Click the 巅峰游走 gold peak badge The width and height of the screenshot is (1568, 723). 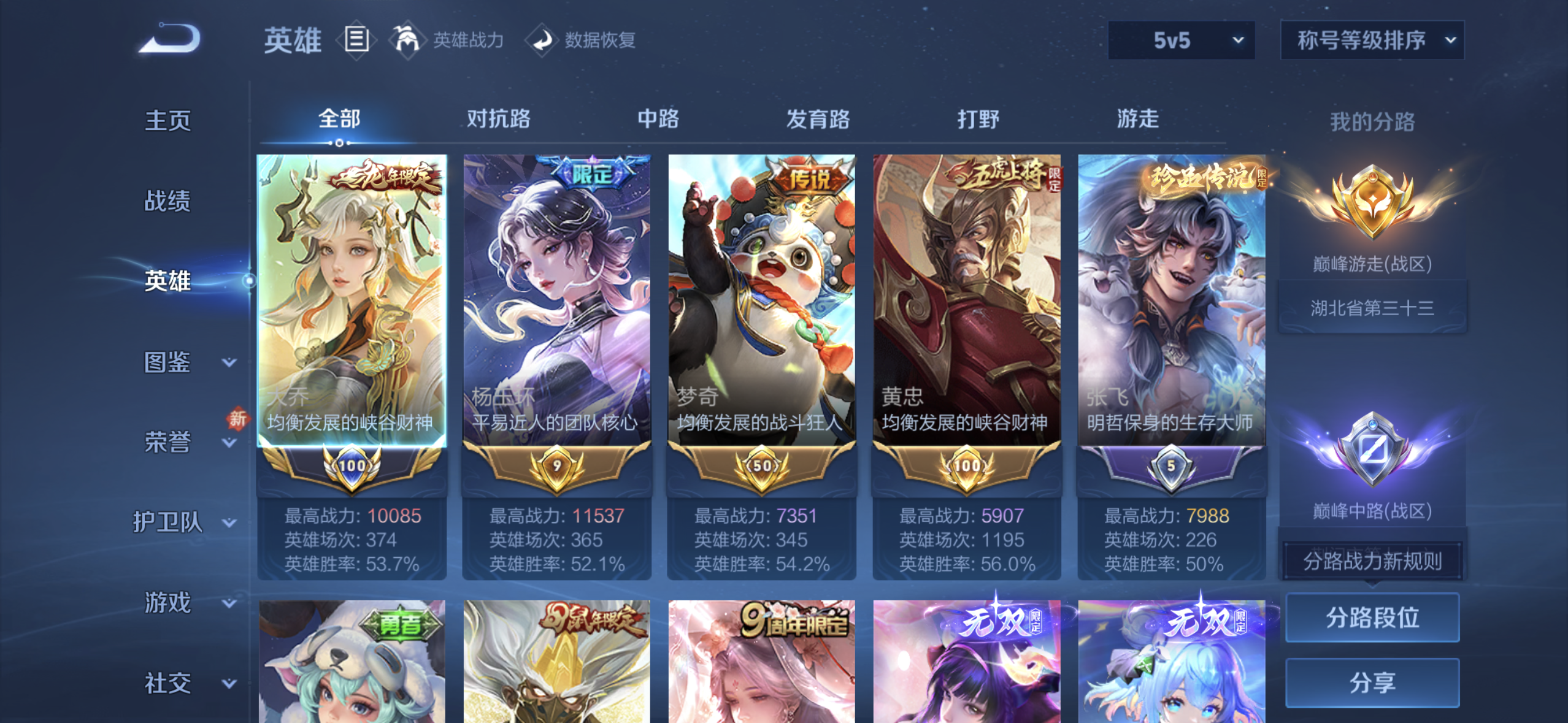(1372, 202)
